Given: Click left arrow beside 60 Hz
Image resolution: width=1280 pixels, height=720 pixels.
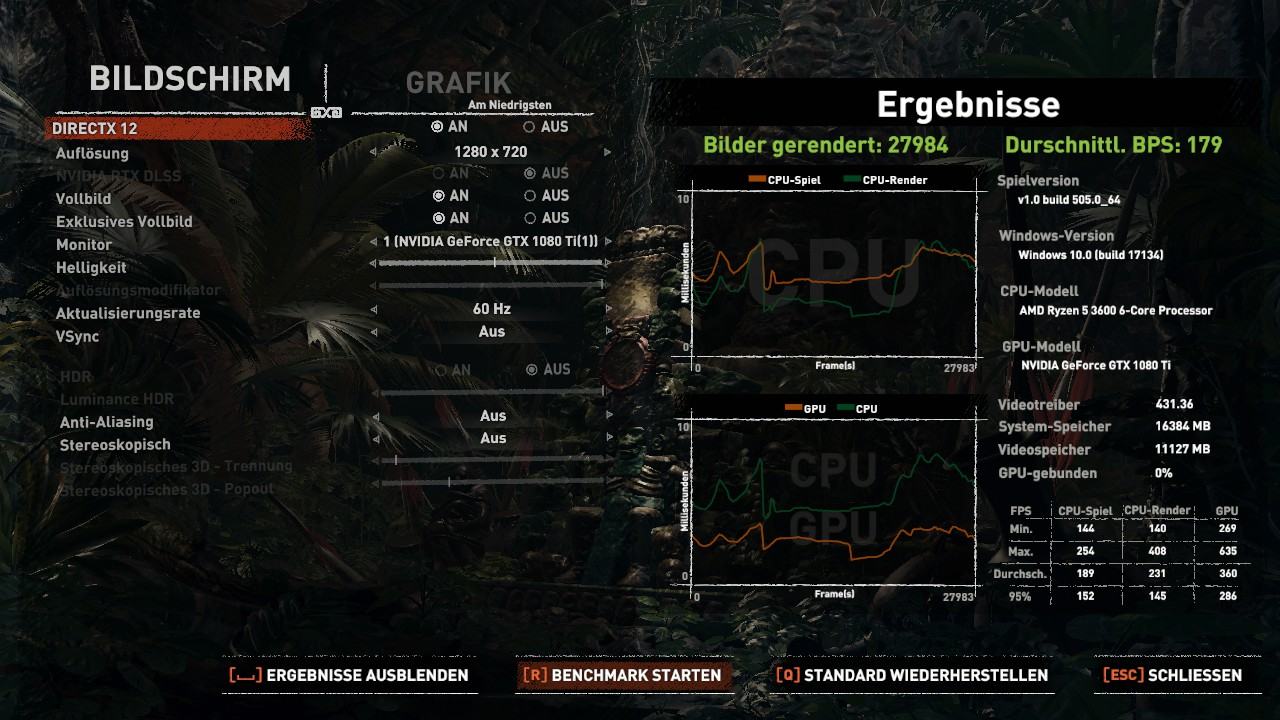Looking at the screenshot, I should (376, 308).
